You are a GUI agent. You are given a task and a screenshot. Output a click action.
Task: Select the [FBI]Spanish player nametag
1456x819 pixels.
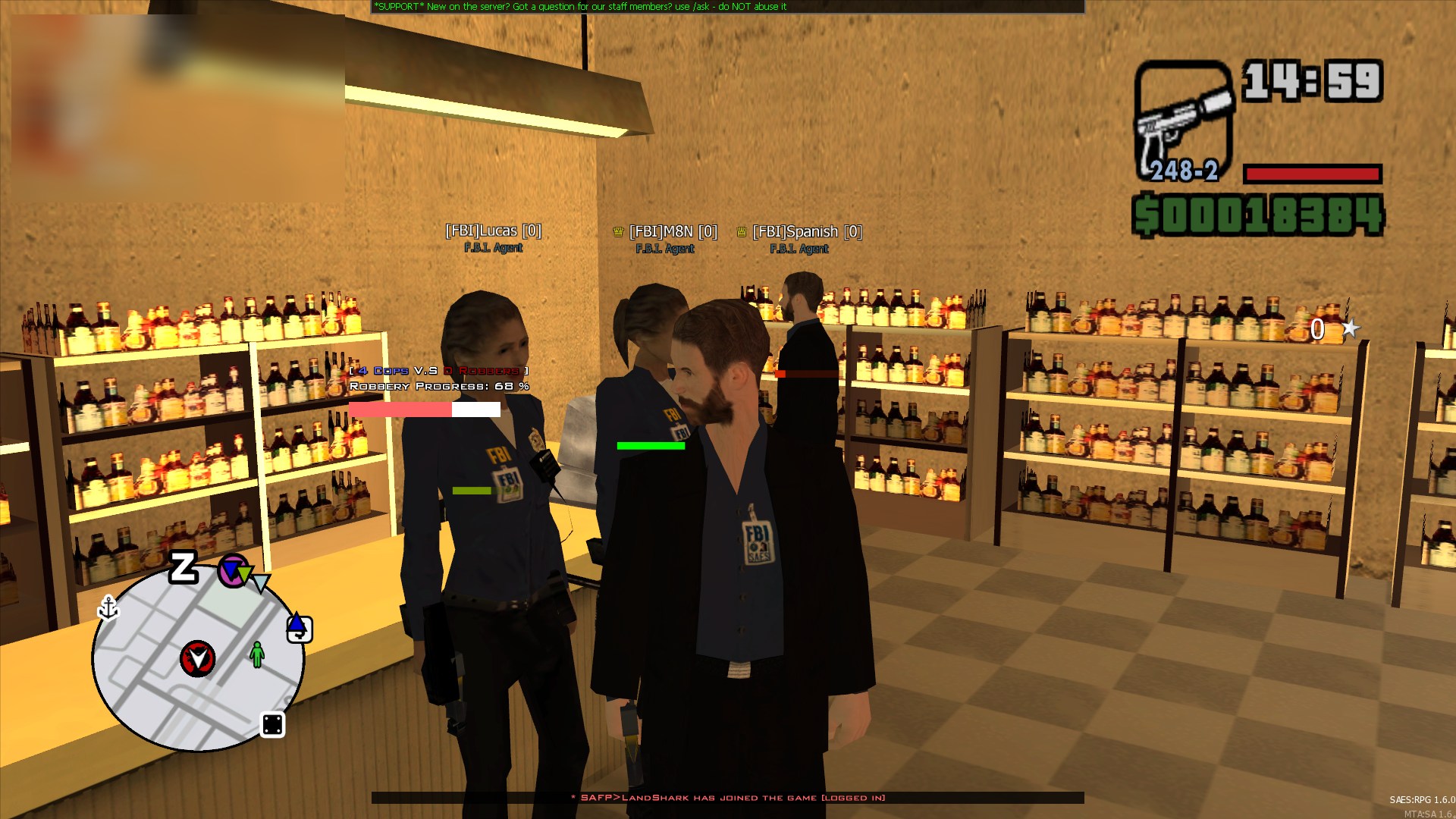tap(807, 231)
